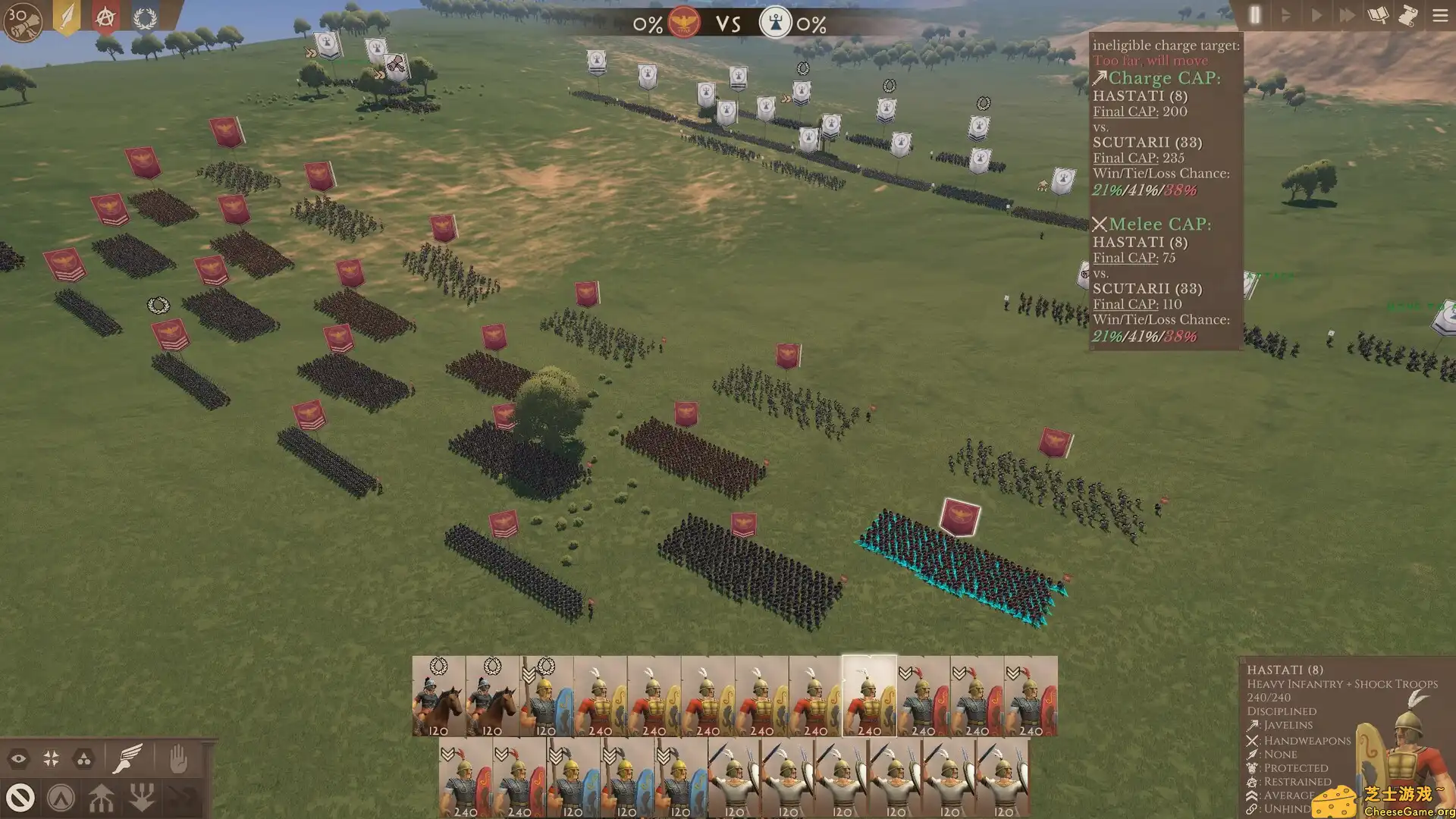1456x819 pixels.
Task: Click the trident retreat icon
Action: [x=143, y=798]
